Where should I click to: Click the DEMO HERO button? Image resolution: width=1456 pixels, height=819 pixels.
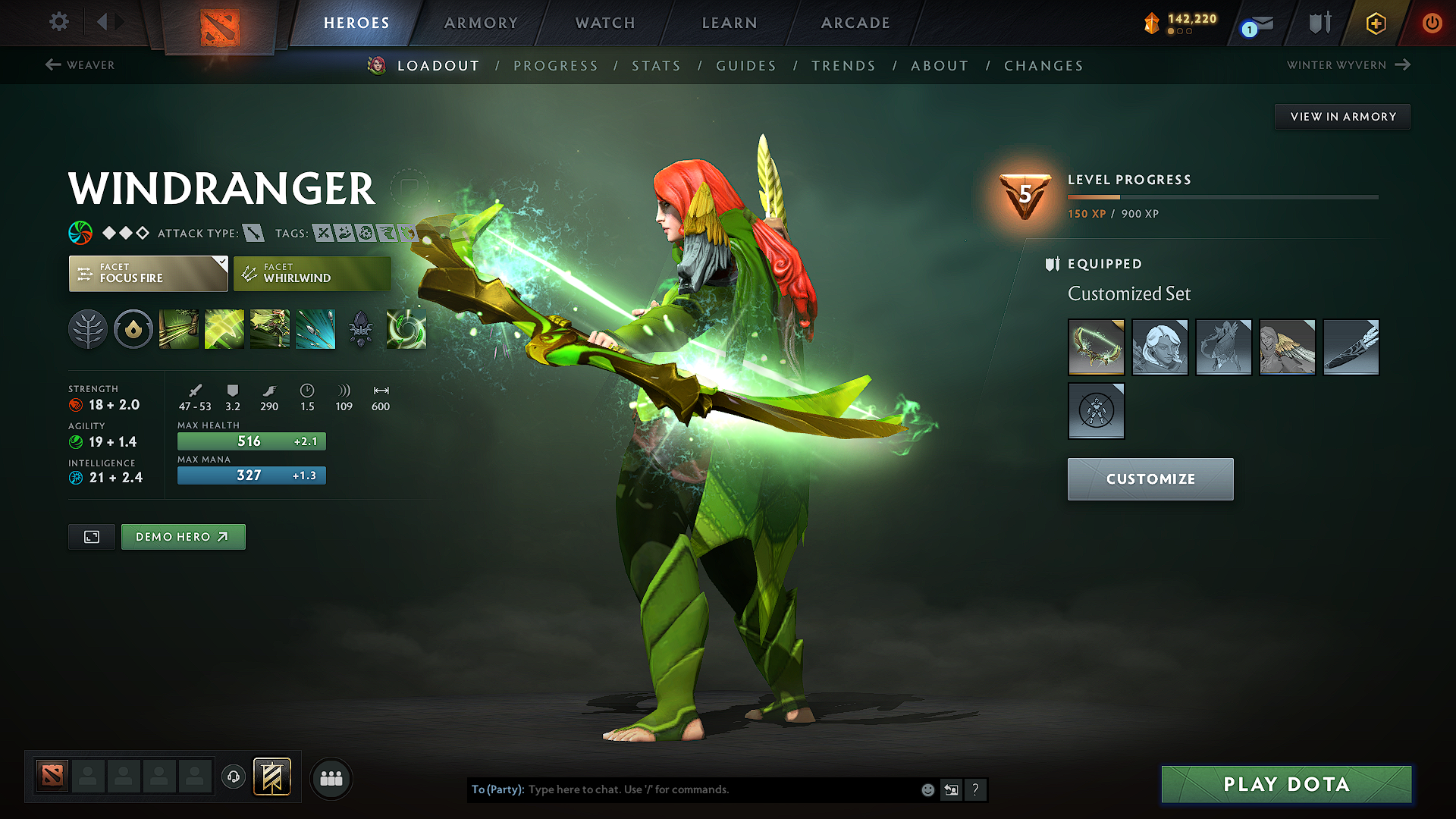[183, 536]
